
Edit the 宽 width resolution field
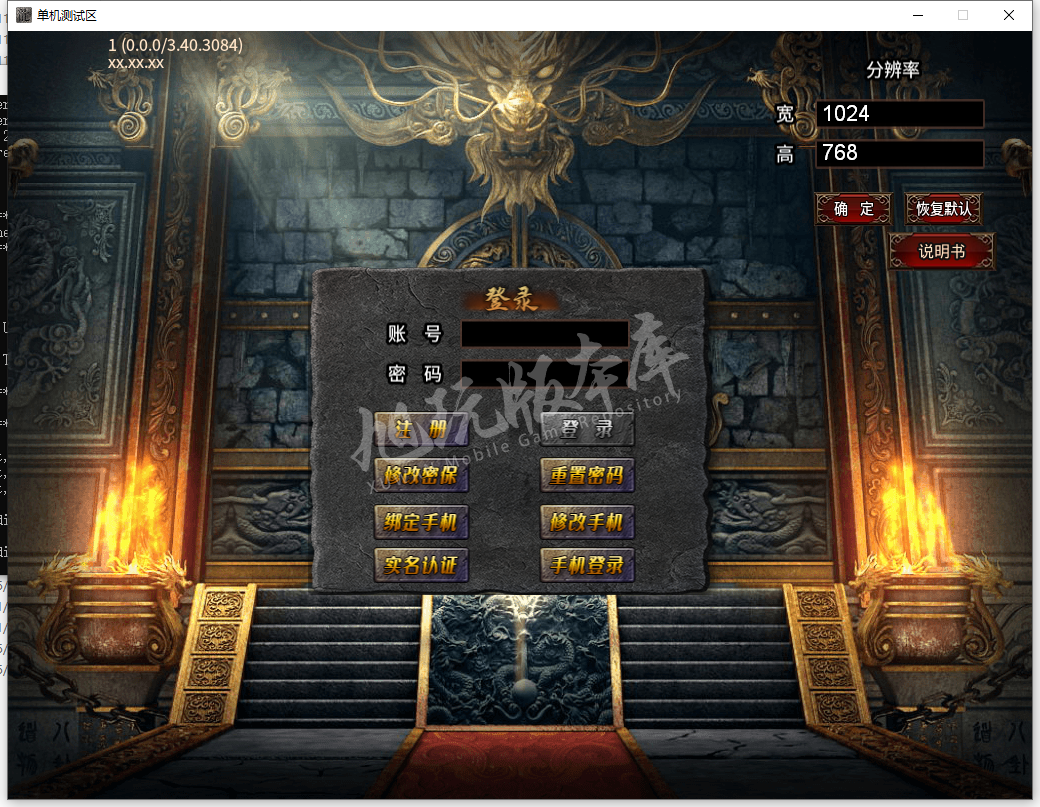coord(899,114)
